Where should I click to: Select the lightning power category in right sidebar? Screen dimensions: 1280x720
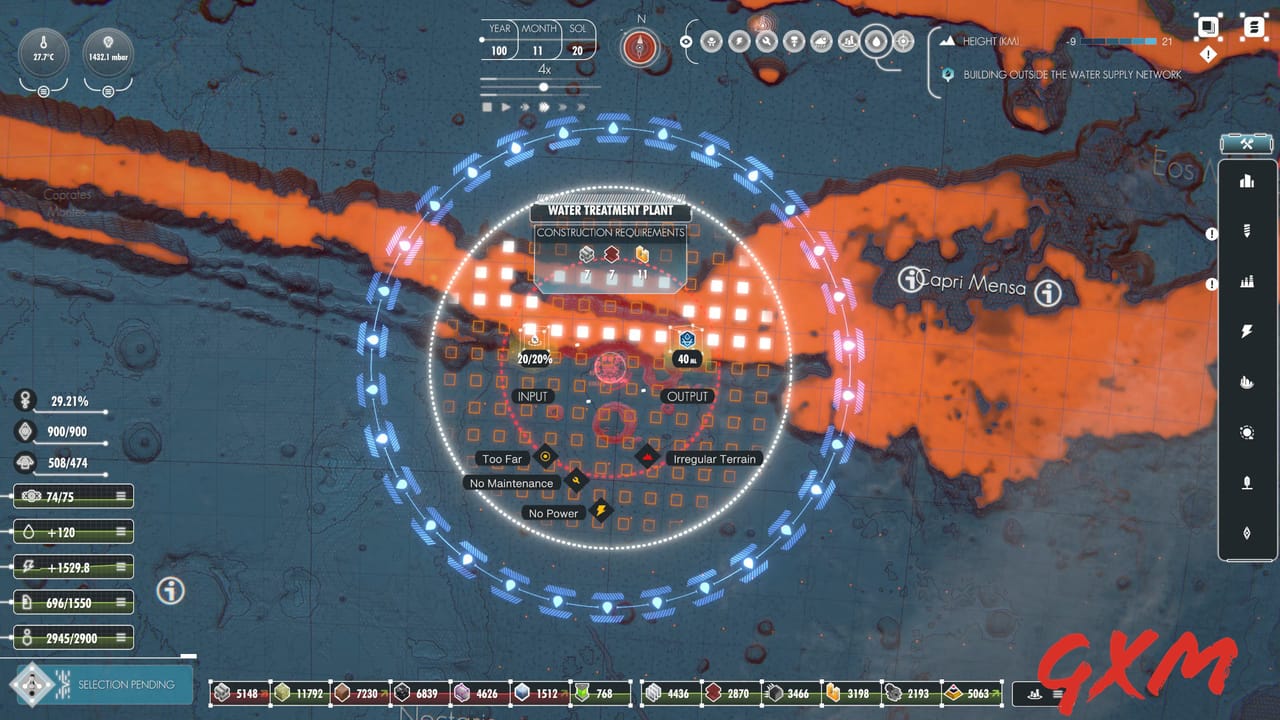(1247, 331)
